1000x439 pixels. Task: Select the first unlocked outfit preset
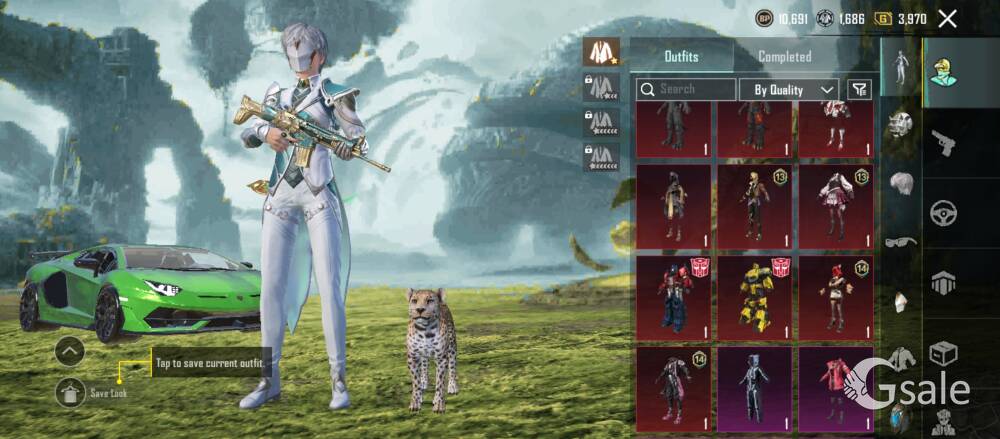pyautogui.click(x=601, y=52)
